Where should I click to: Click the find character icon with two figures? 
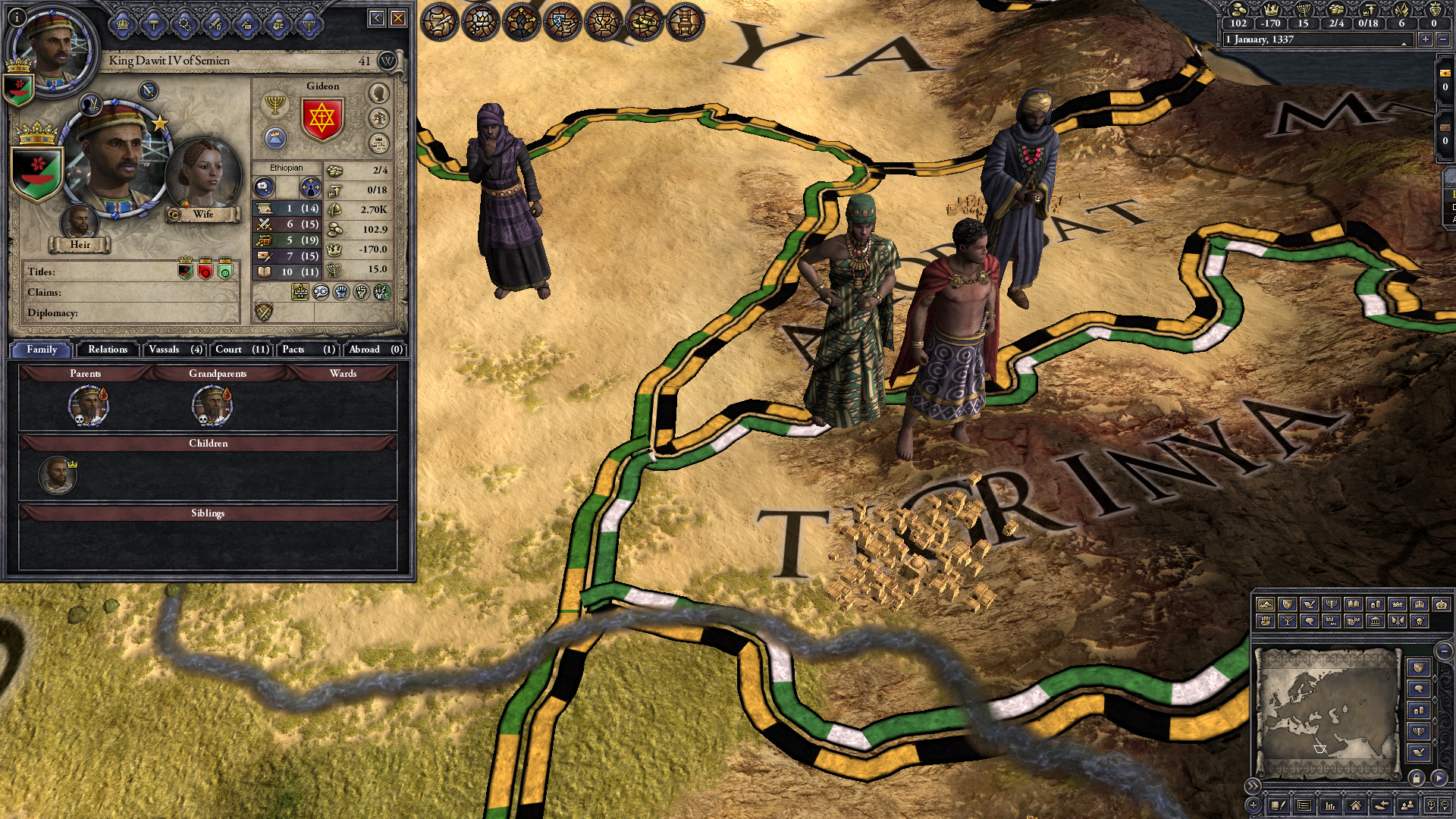1406,805
